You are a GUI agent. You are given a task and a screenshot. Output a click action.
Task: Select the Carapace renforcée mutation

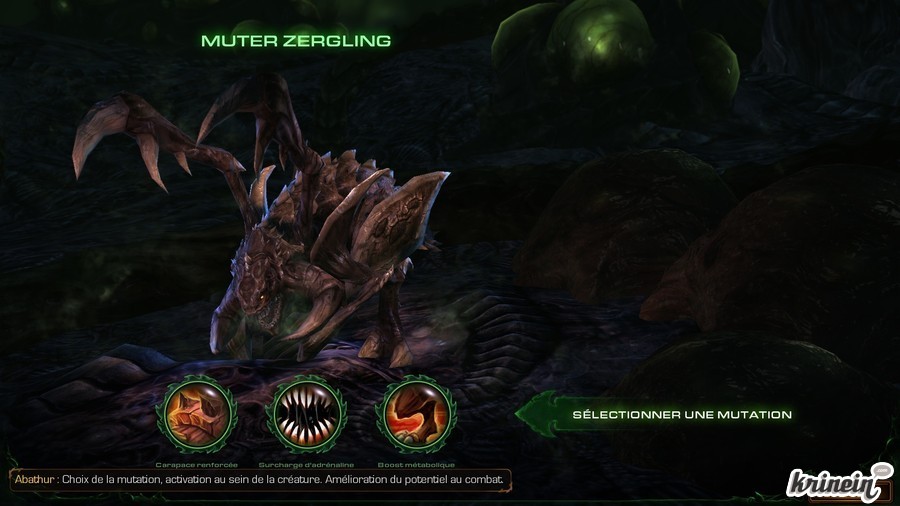point(199,415)
